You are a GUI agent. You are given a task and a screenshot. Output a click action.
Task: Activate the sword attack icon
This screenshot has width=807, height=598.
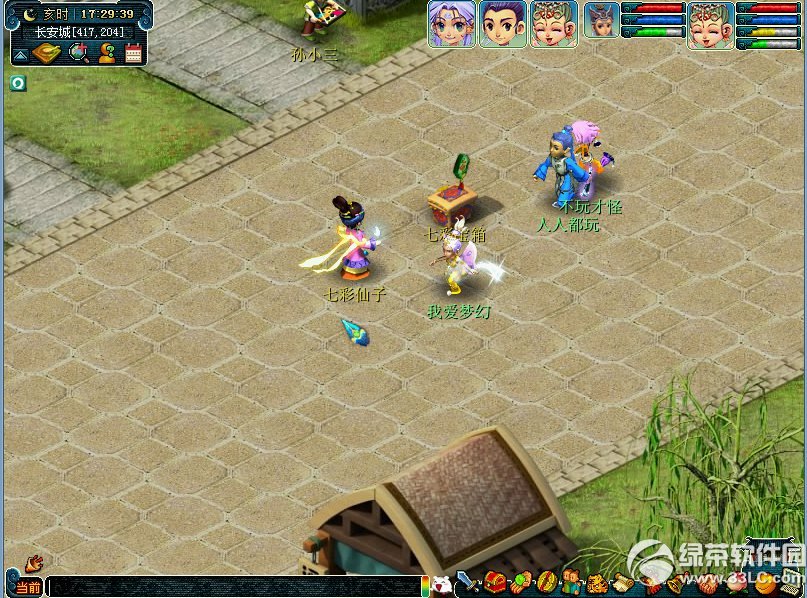coord(468,582)
